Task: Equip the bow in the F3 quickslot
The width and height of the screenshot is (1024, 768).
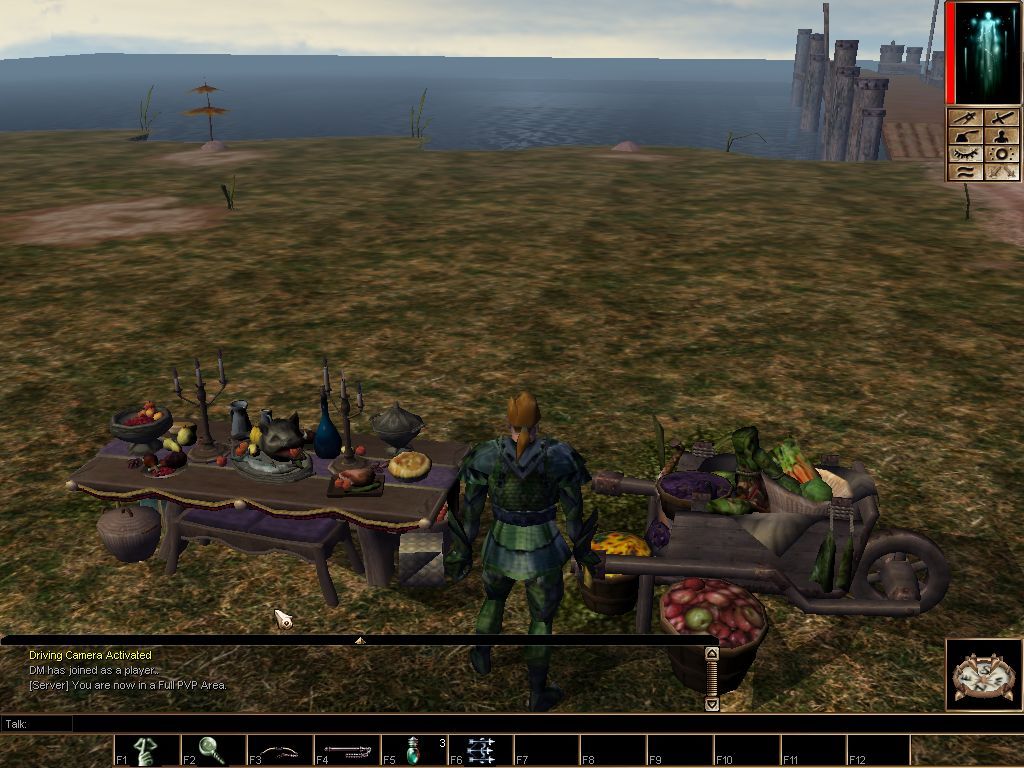Action: coord(280,750)
